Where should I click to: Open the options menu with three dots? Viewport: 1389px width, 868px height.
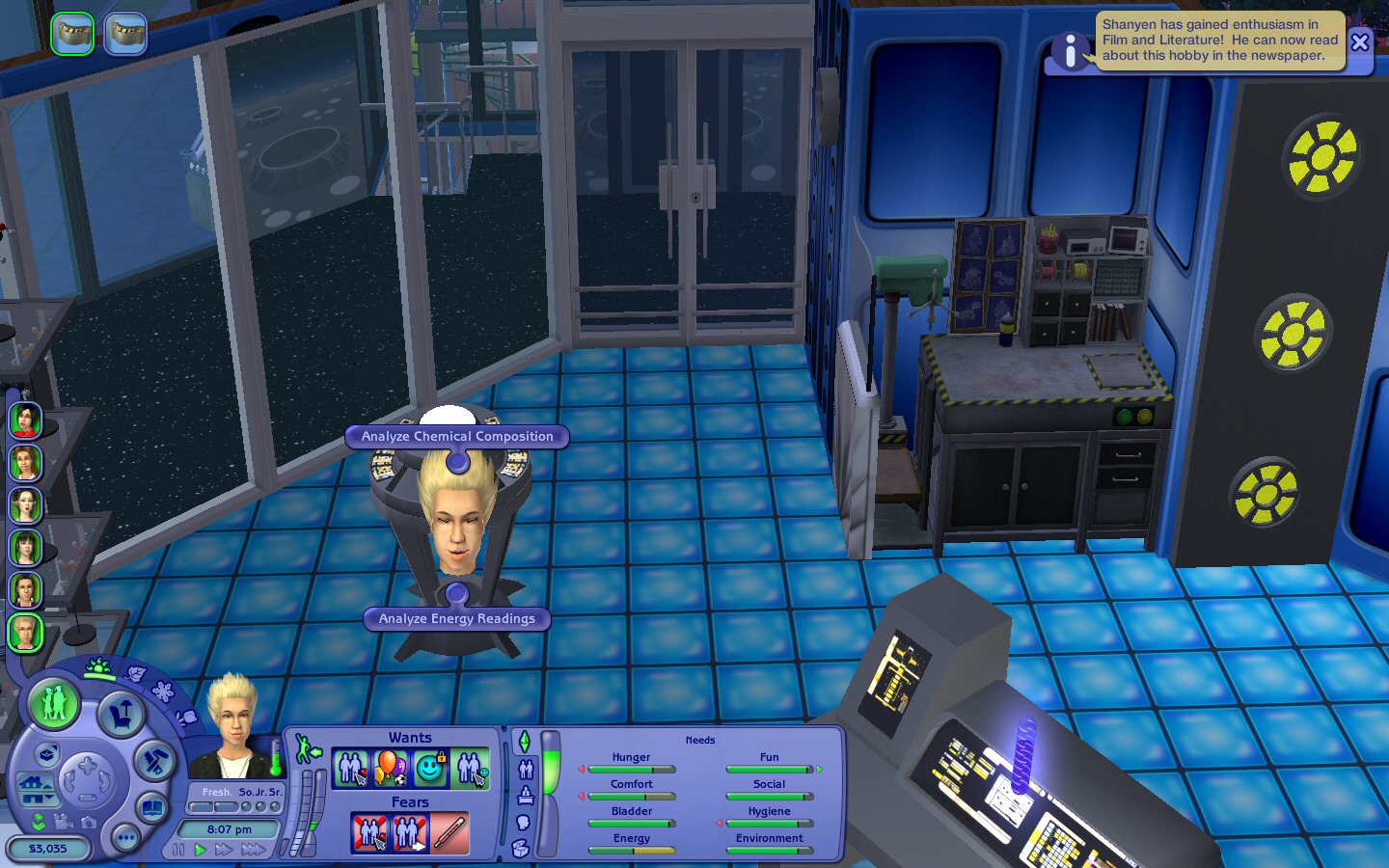(125, 838)
